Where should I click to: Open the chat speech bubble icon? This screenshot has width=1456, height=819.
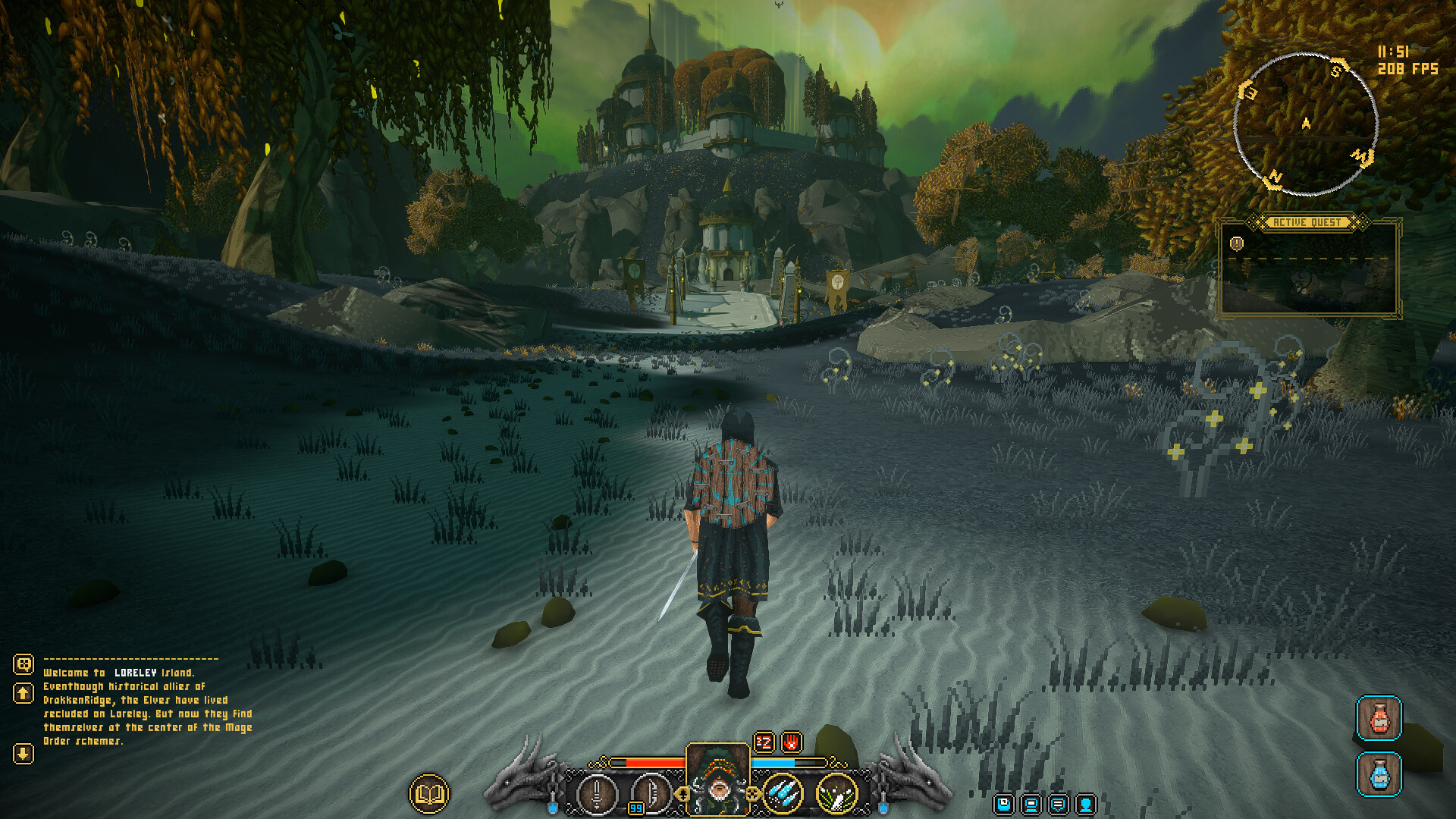coord(1058,805)
